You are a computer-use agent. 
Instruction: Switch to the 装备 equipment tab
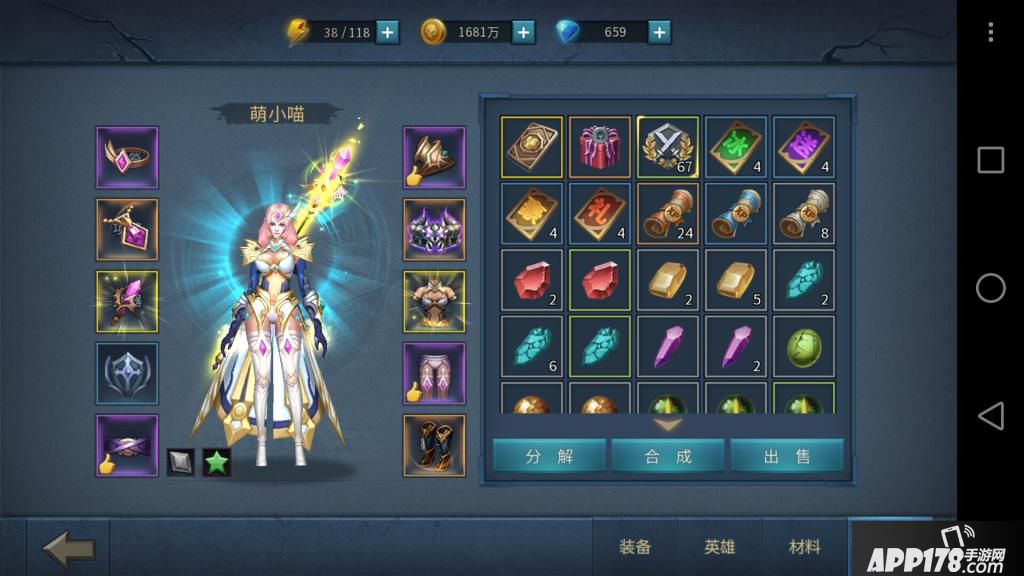[x=635, y=547]
